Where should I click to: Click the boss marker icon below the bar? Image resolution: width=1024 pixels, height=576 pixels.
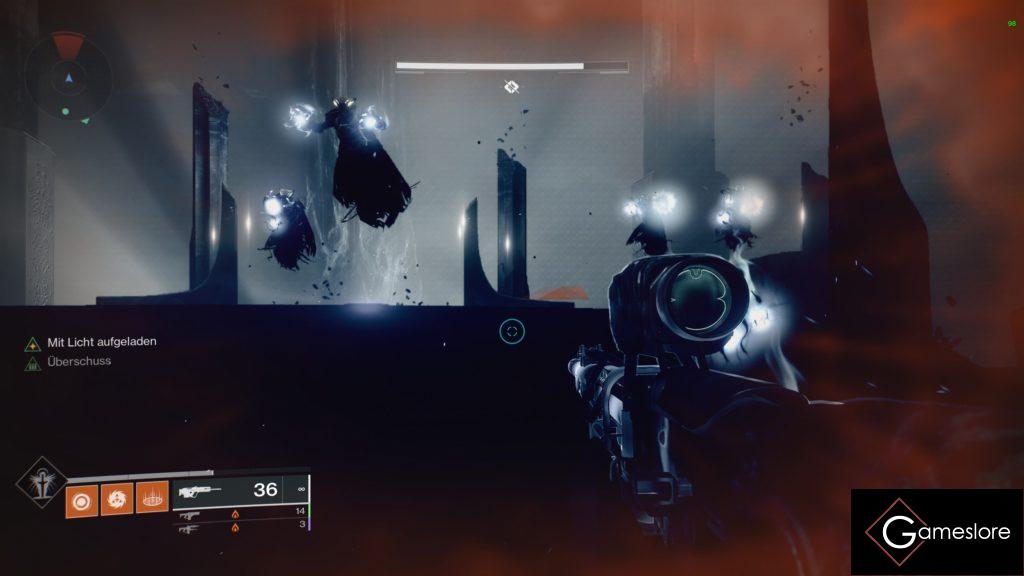click(x=511, y=88)
